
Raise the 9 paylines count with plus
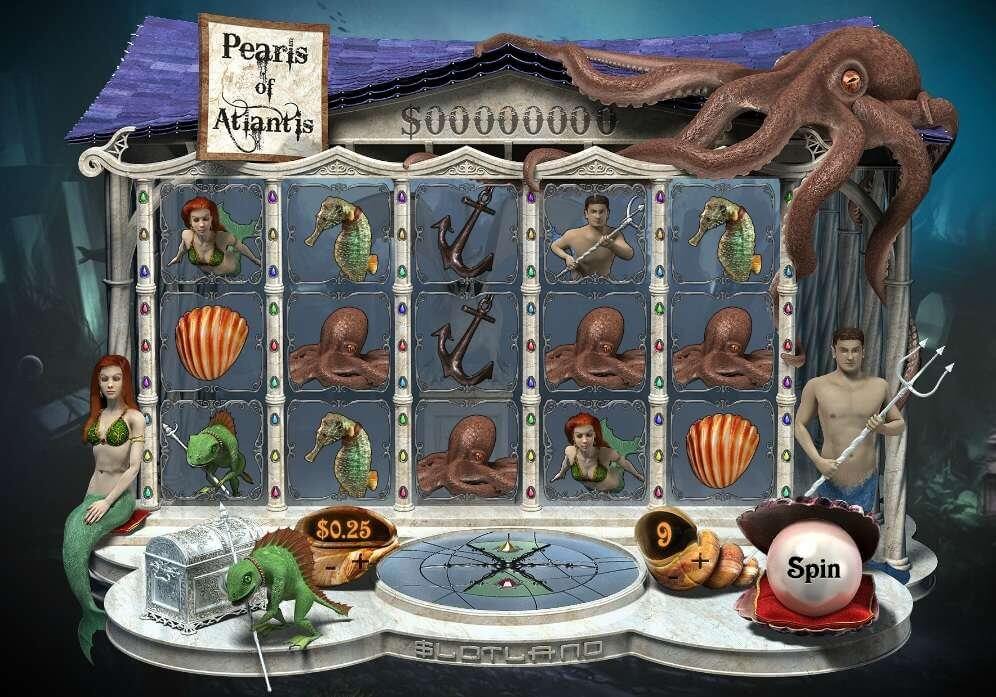pyautogui.click(x=700, y=562)
